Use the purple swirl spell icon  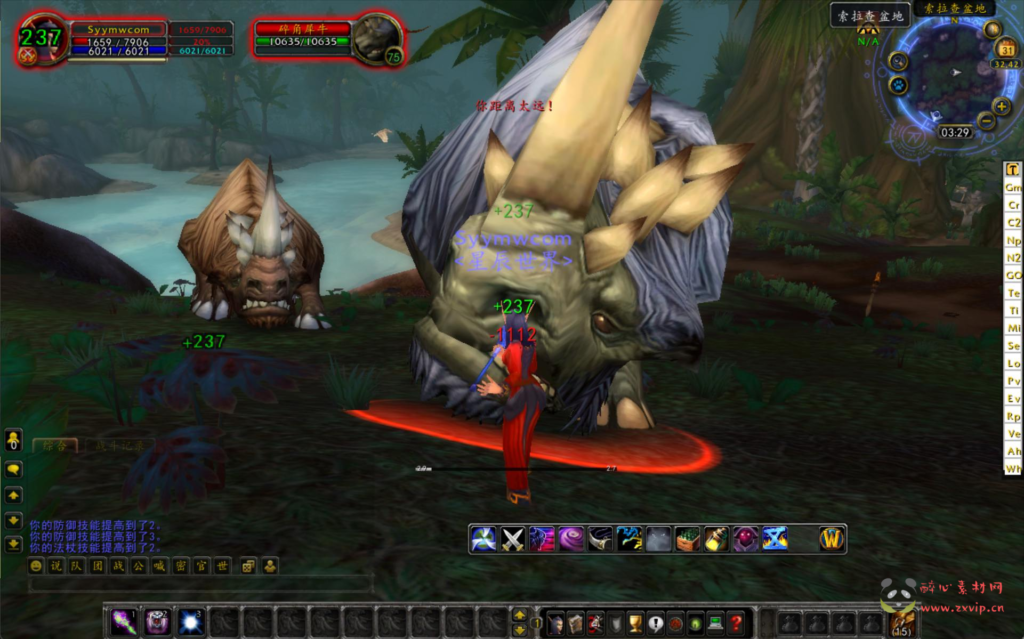[571, 539]
